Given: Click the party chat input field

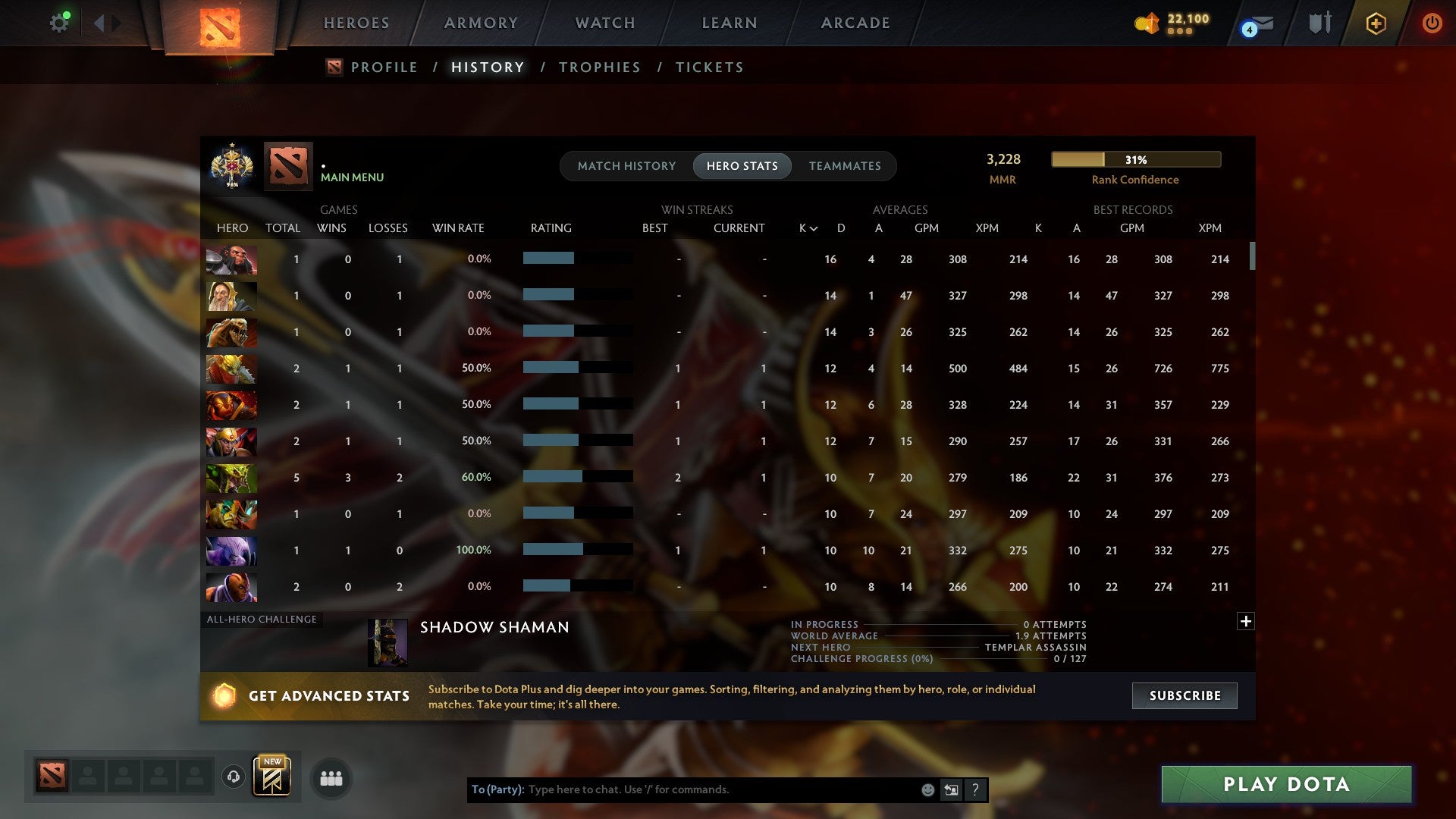Looking at the screenshot, I should click(682, 789).
